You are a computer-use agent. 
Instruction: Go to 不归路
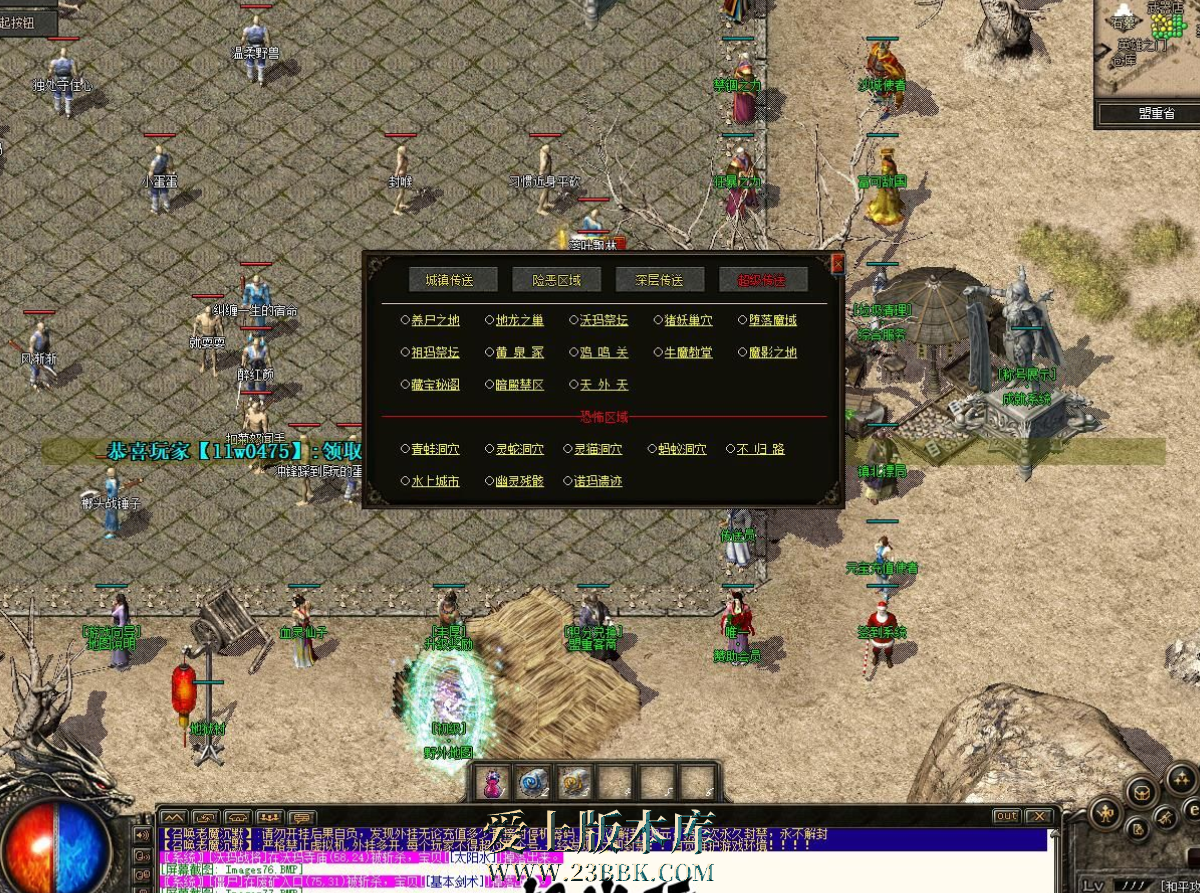tap(760, 450)
